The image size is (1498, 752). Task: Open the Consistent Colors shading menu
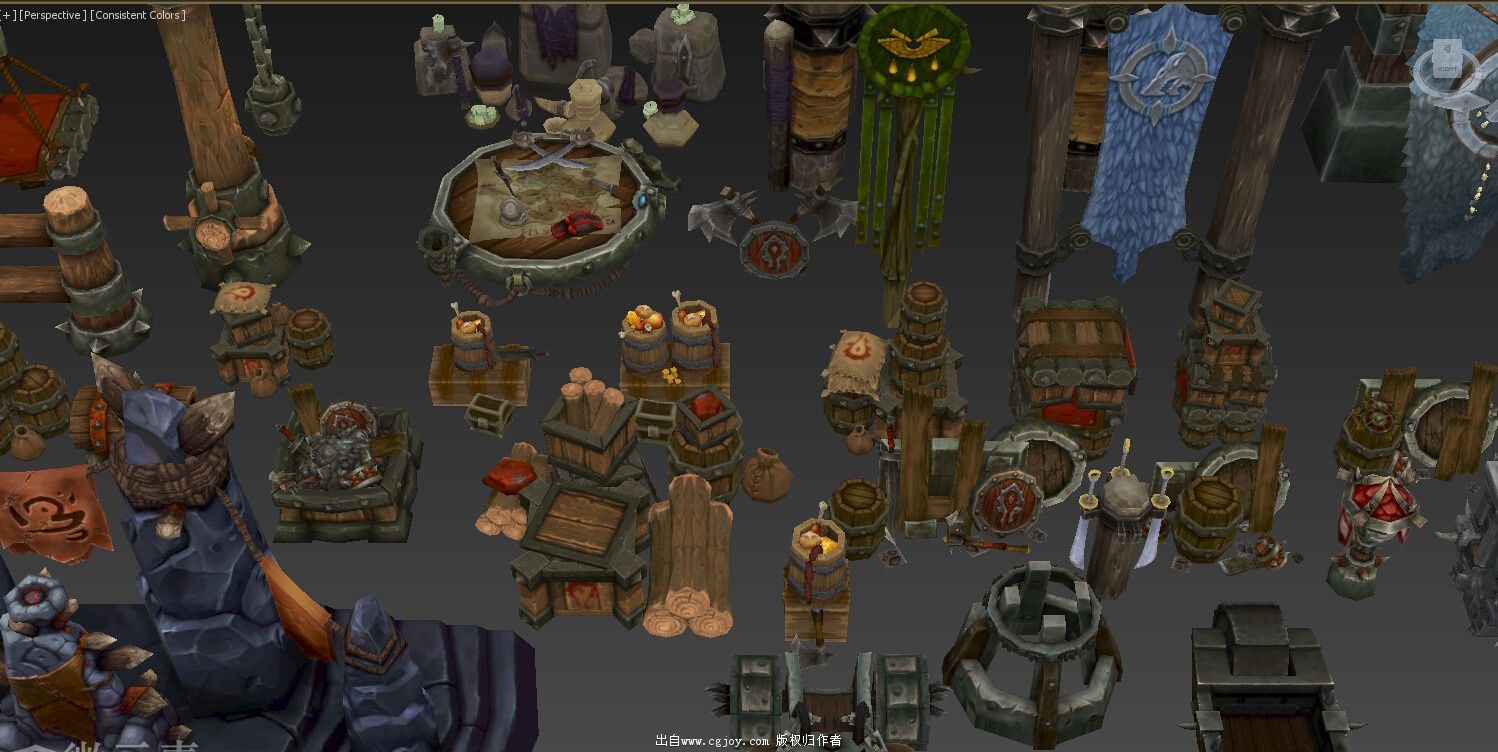pos(138,15)
